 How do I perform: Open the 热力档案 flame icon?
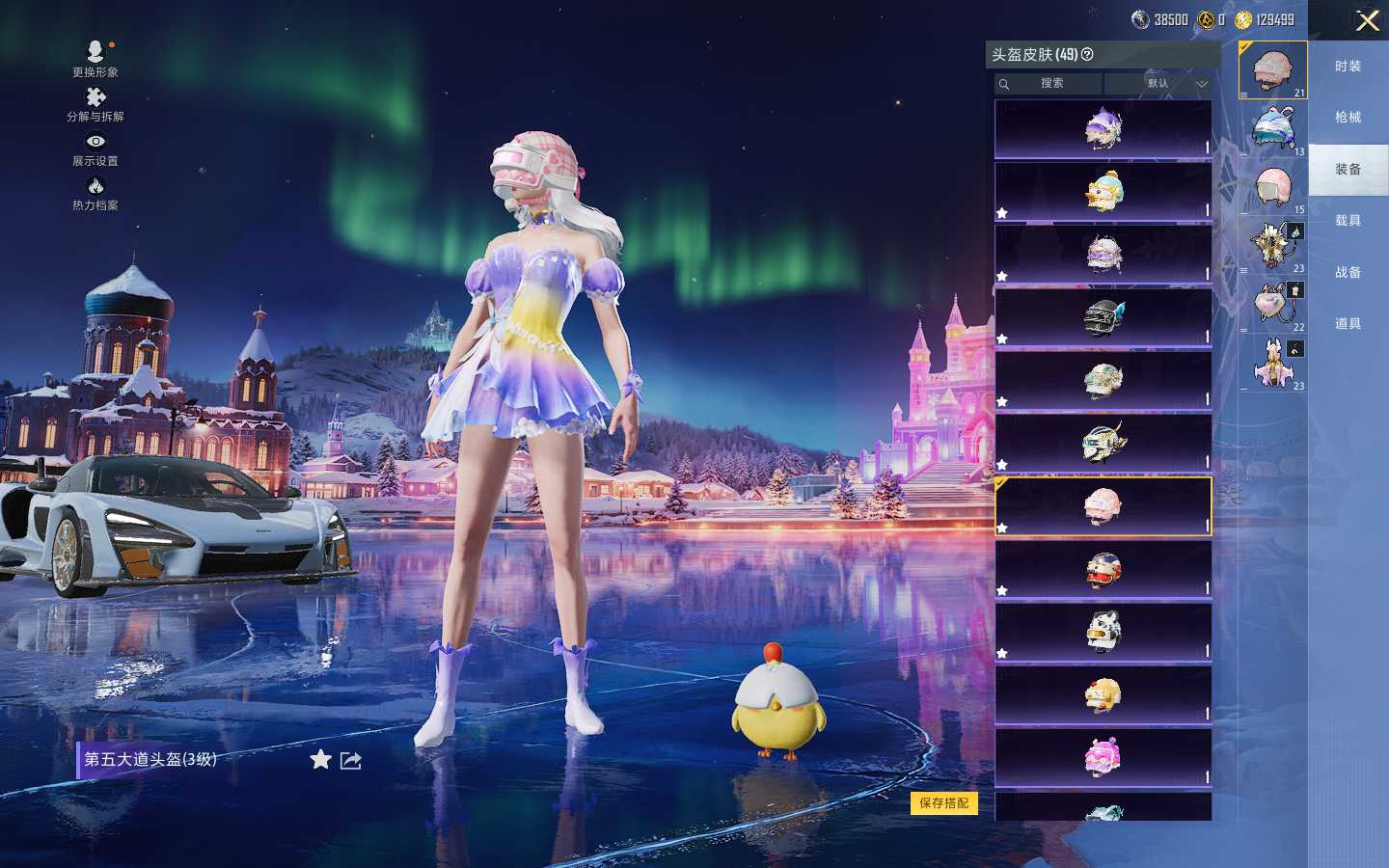click(x=95, y=192)
